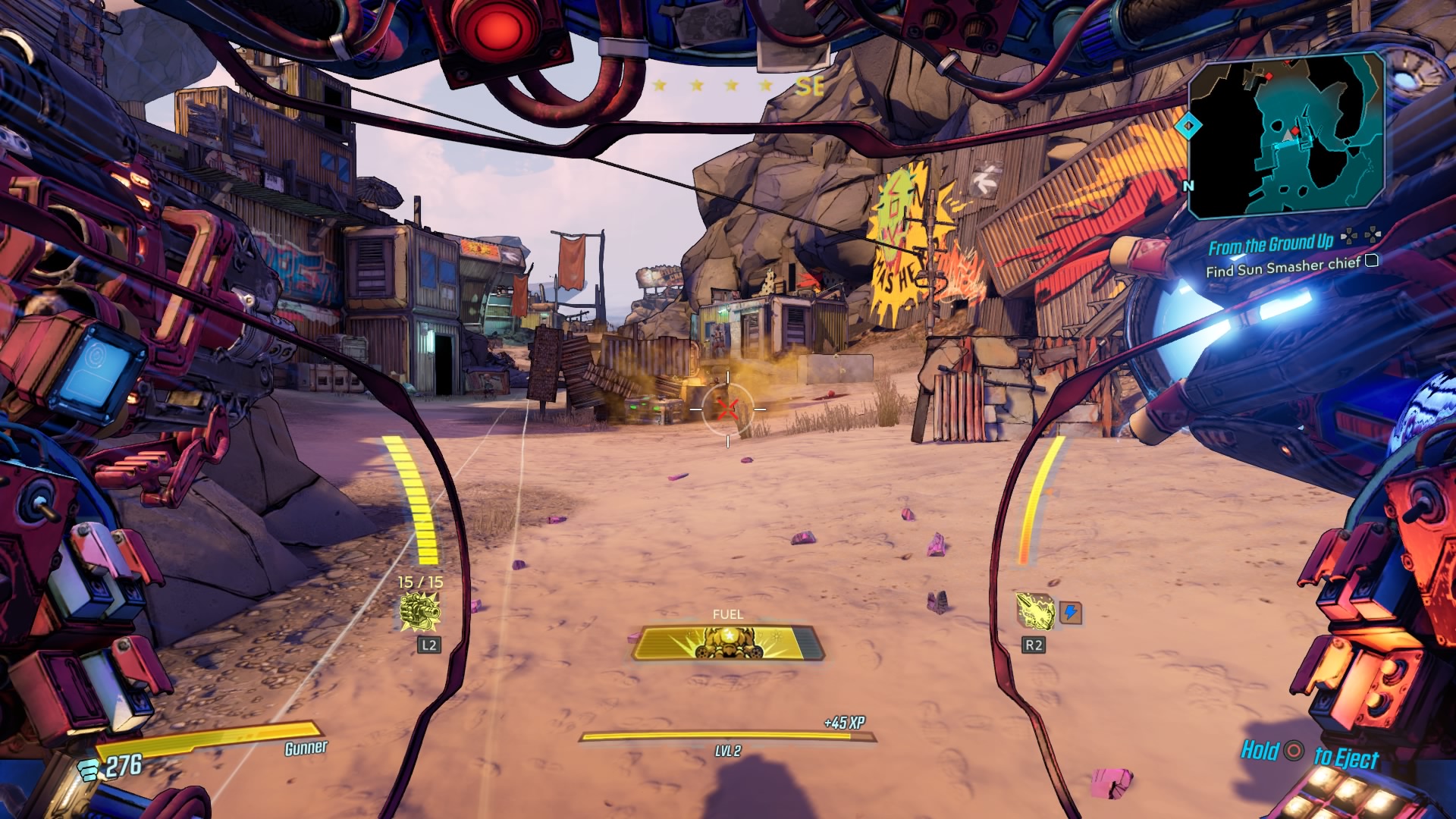Click the N compass marker on the minimap
The width and height of the screenshot is (1456, 819).
pyautogui.click(x=1190, y=185)
